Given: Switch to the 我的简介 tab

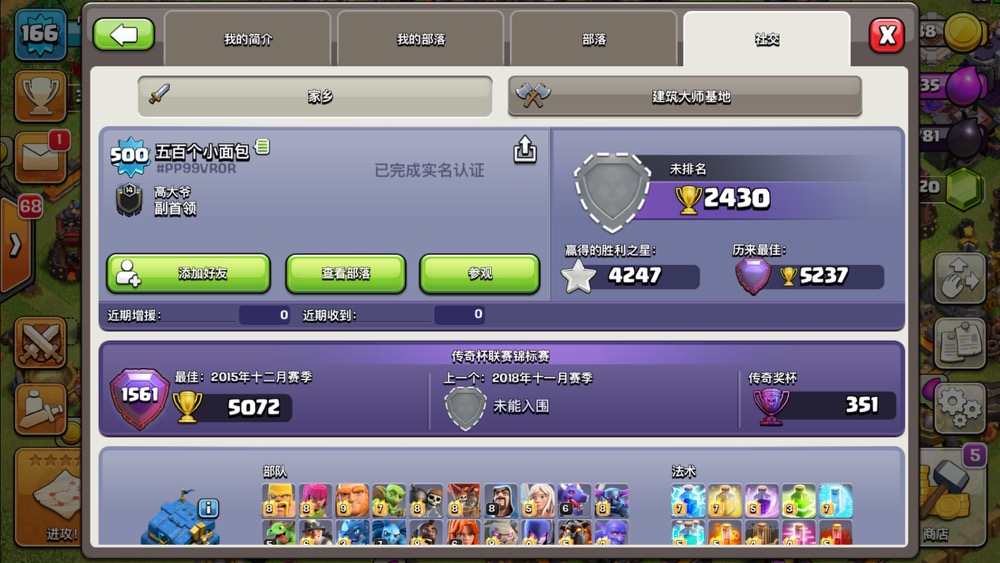Looking at the screenshot, I should pyautogui.click(x=247, y=40).
